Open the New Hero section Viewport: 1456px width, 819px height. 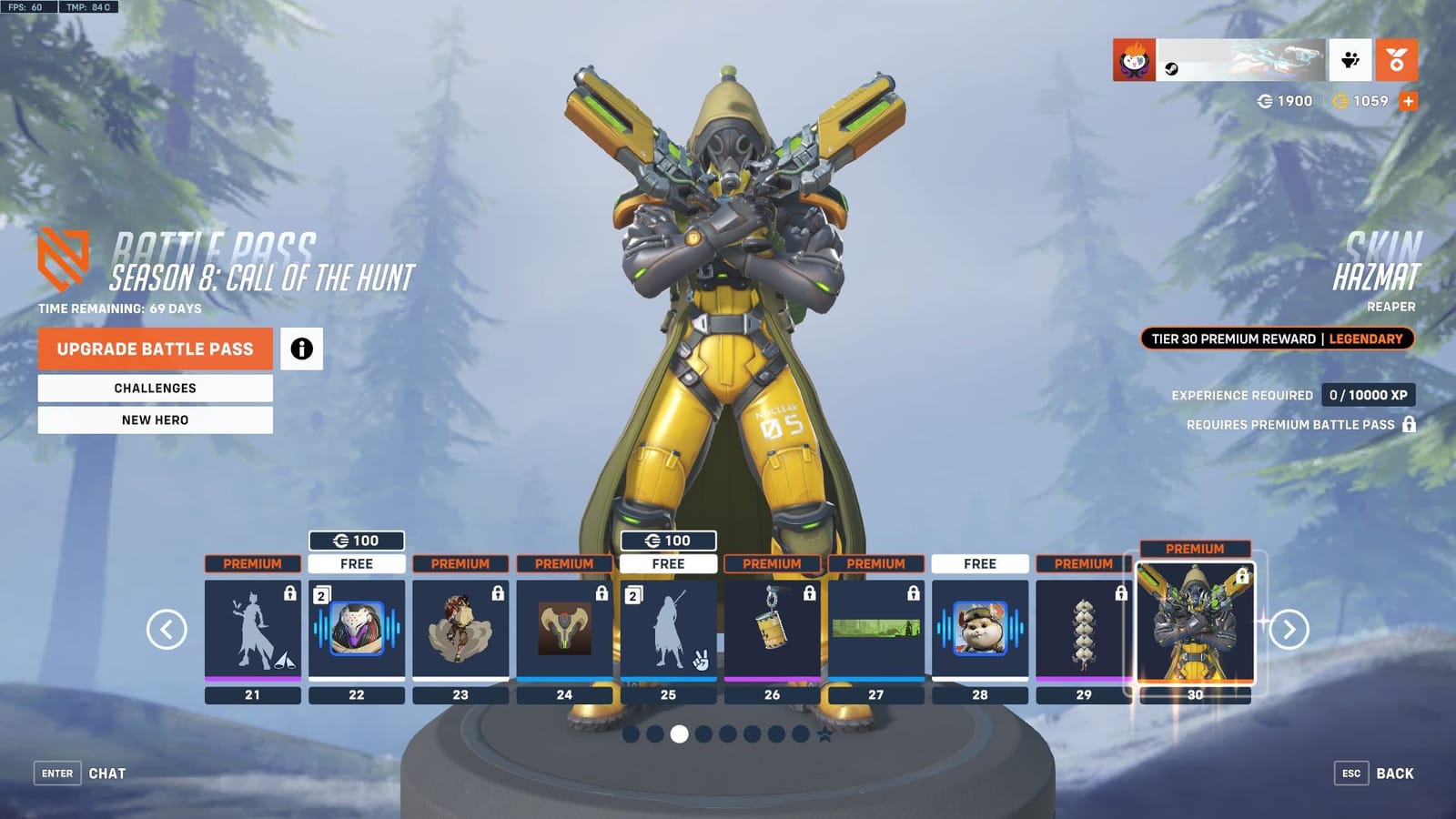click(154, 420)
